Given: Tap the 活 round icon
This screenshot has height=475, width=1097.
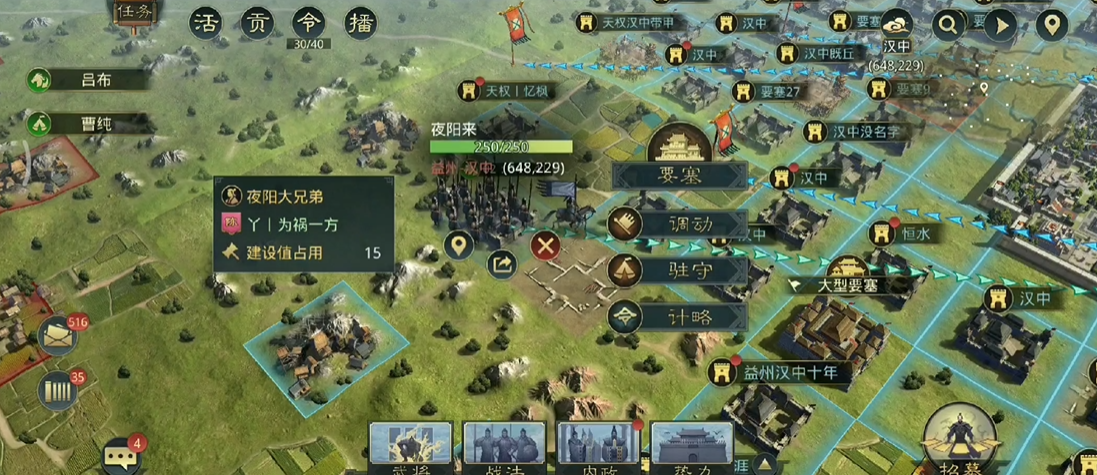Looking at the screenshot, I should 205,22.
